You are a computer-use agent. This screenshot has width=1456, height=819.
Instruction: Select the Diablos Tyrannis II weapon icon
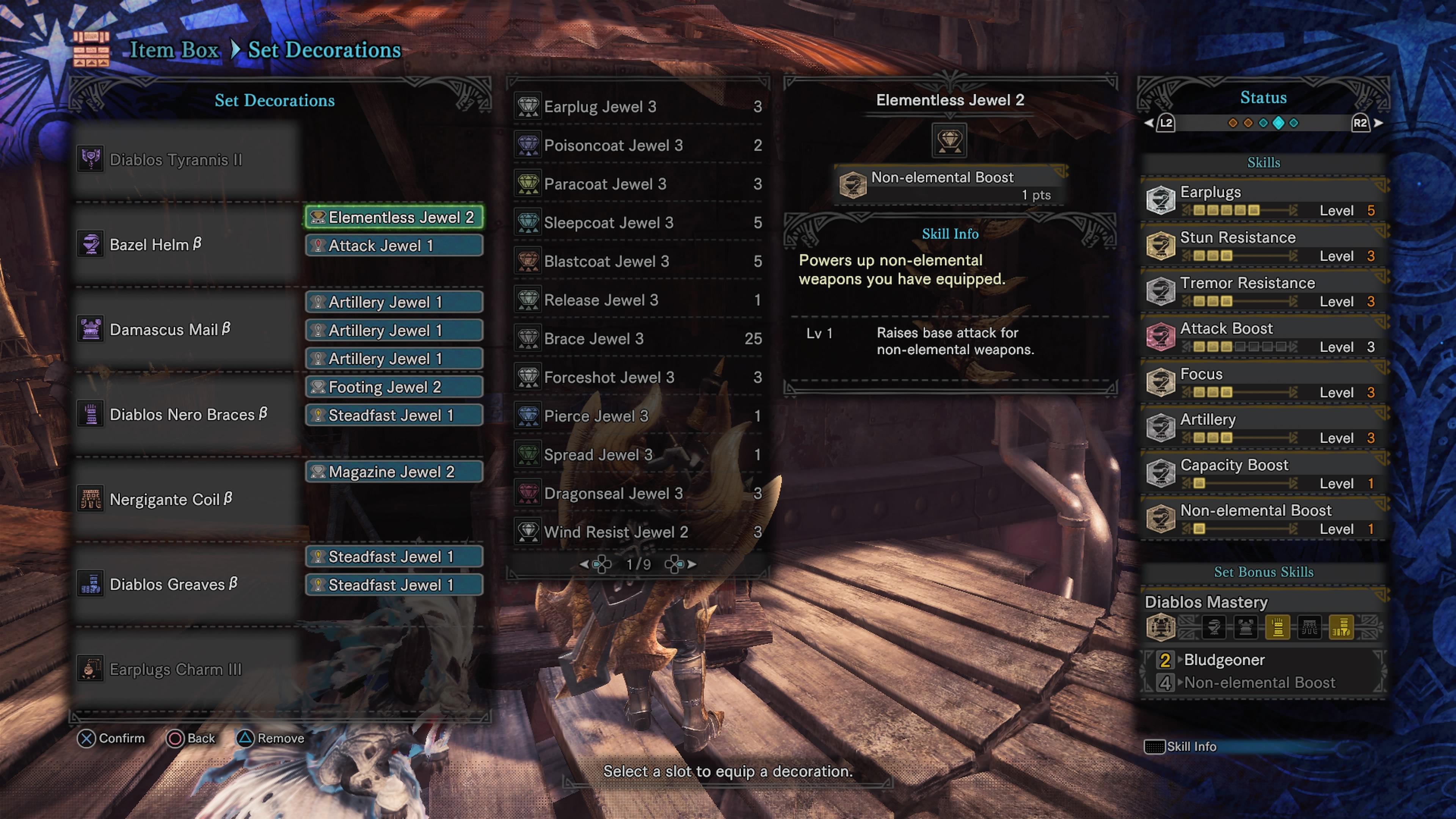[x=91, y=159]
